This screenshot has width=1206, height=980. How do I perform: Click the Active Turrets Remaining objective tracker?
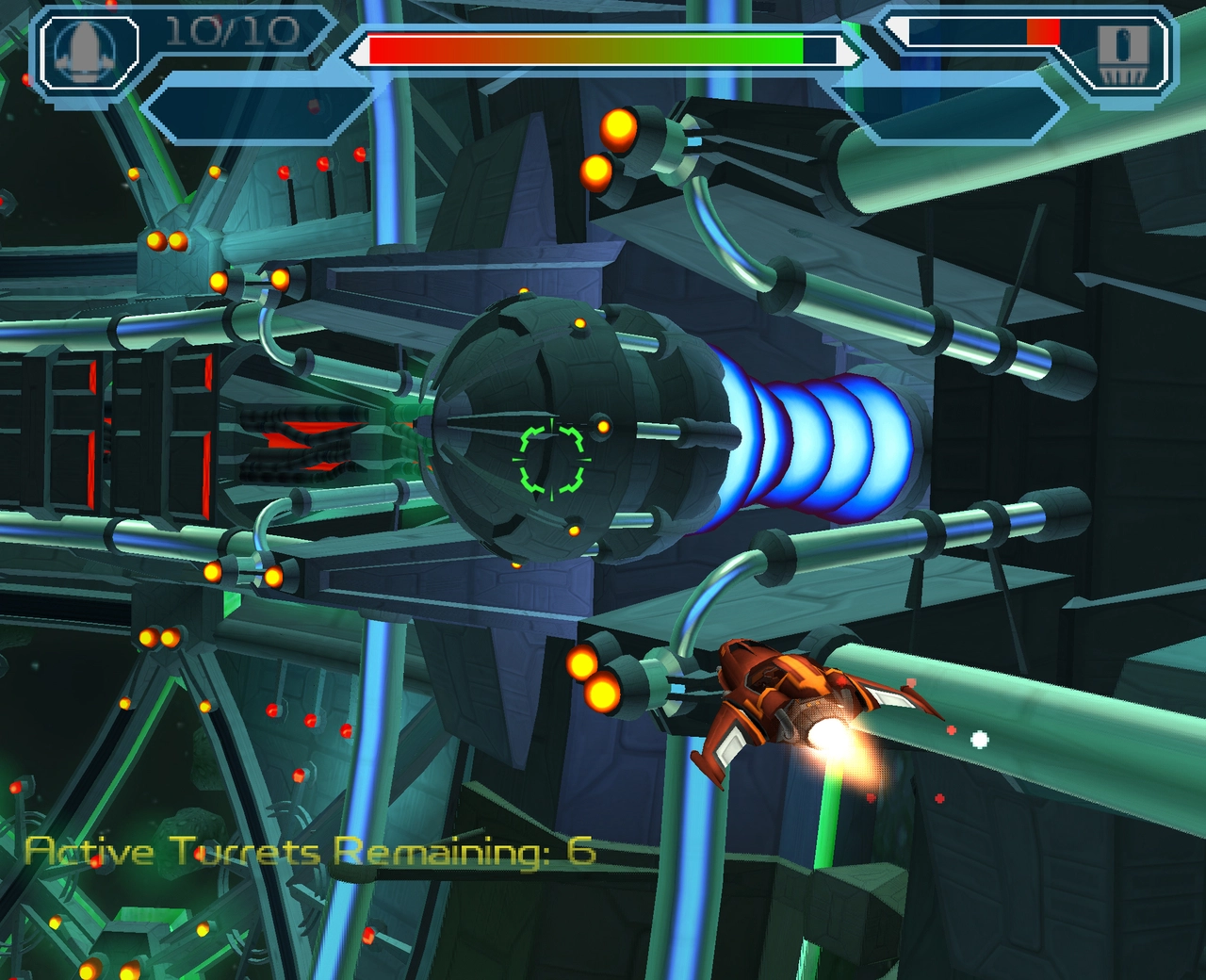[x=311, y=851]
